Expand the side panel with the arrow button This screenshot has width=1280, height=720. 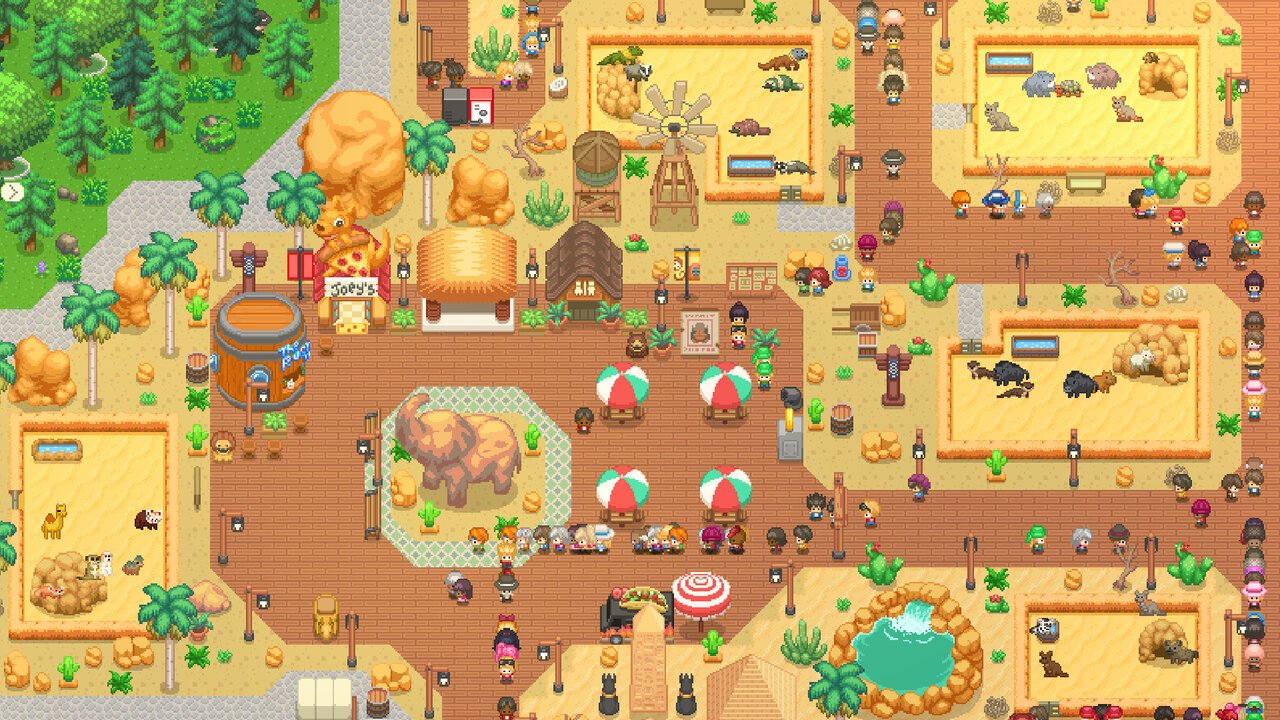10,191
